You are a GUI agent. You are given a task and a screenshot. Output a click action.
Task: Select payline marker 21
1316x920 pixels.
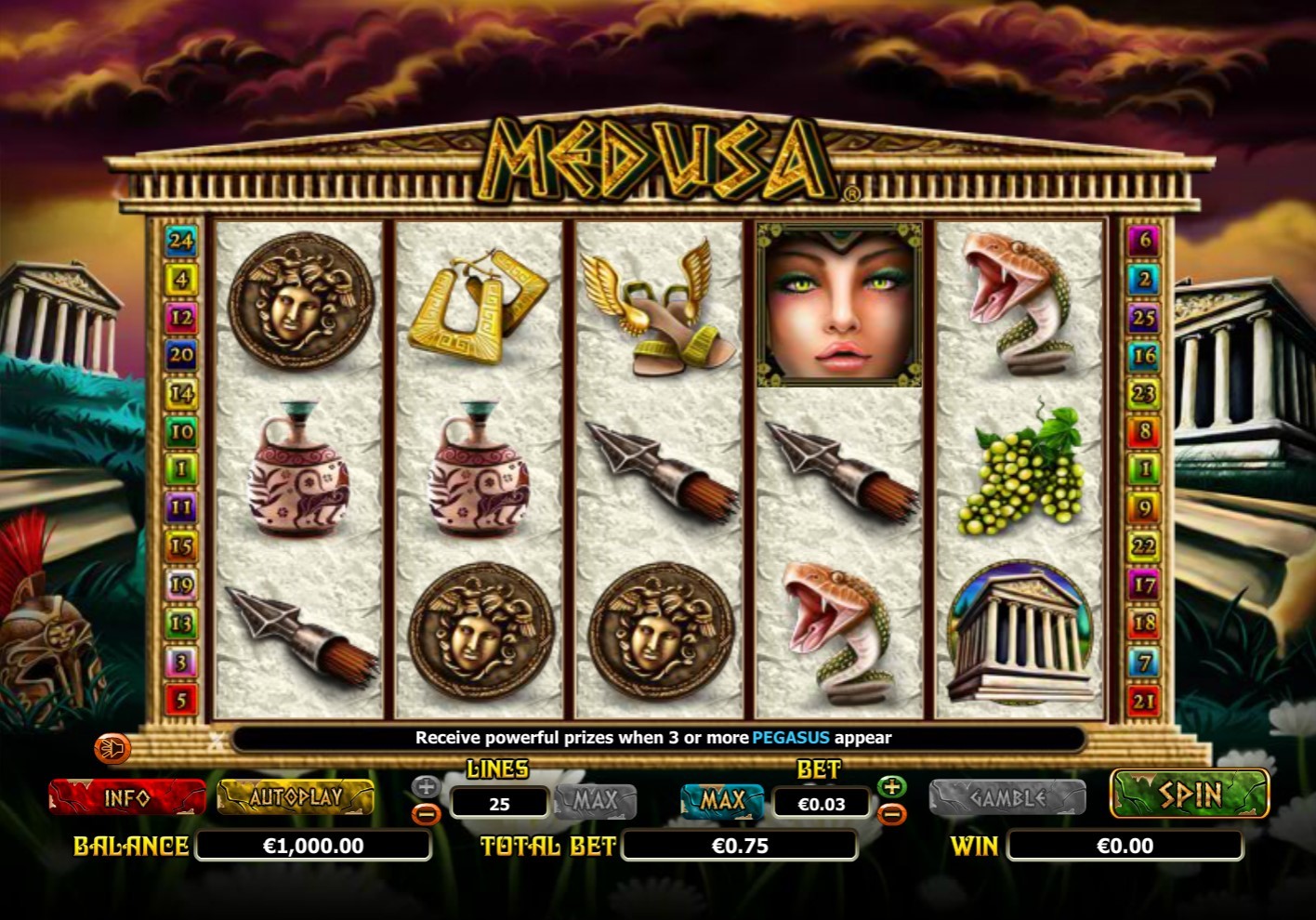coord(1144,701)
